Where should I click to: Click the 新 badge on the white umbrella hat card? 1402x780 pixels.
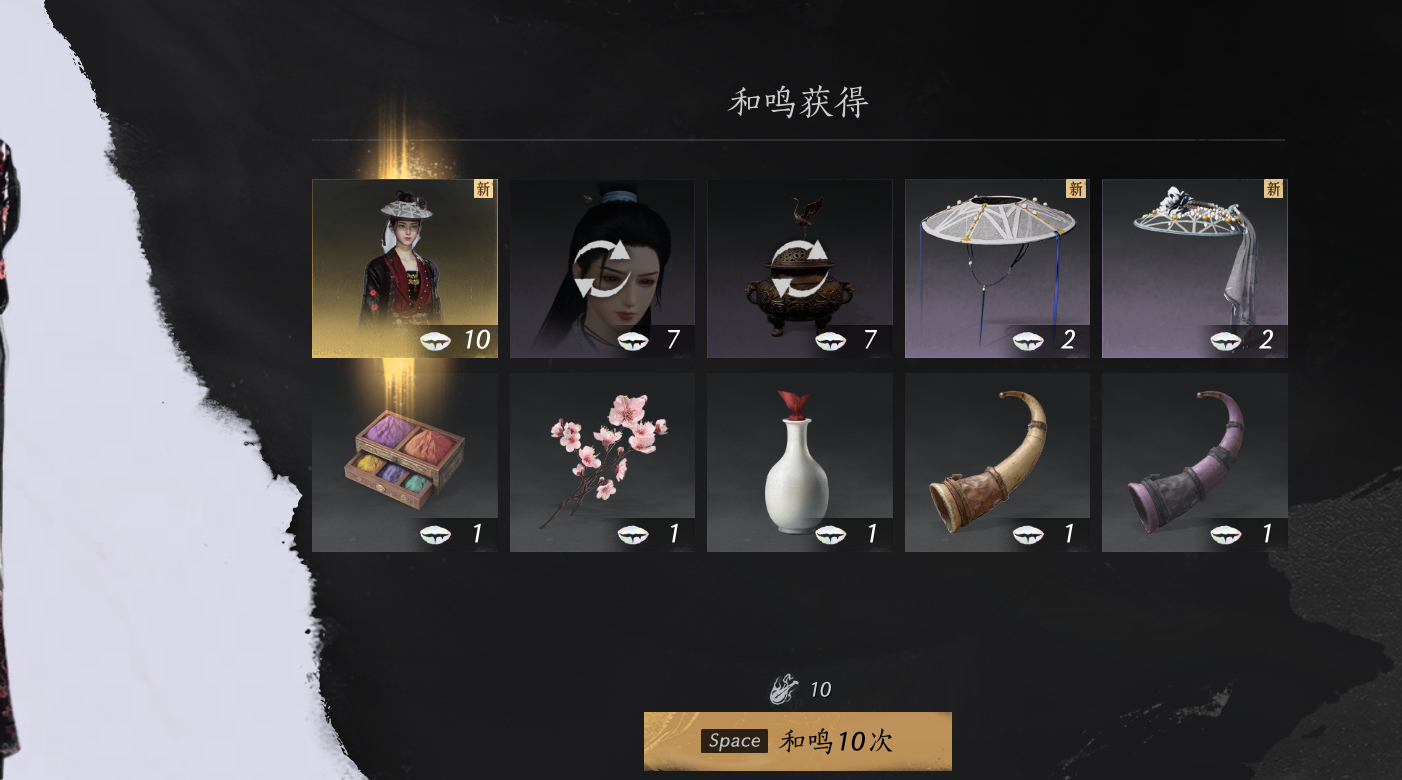coord(1076,190)
